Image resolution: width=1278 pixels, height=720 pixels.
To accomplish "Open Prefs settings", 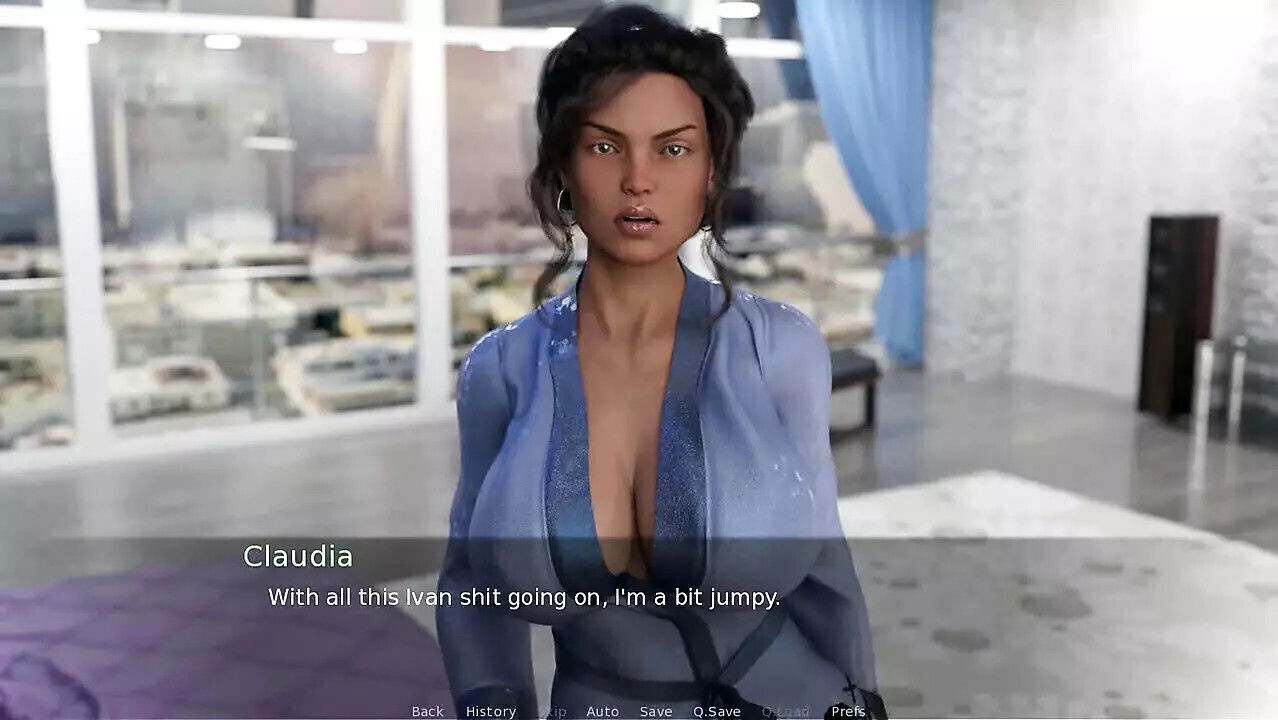I will pos(848,711).
